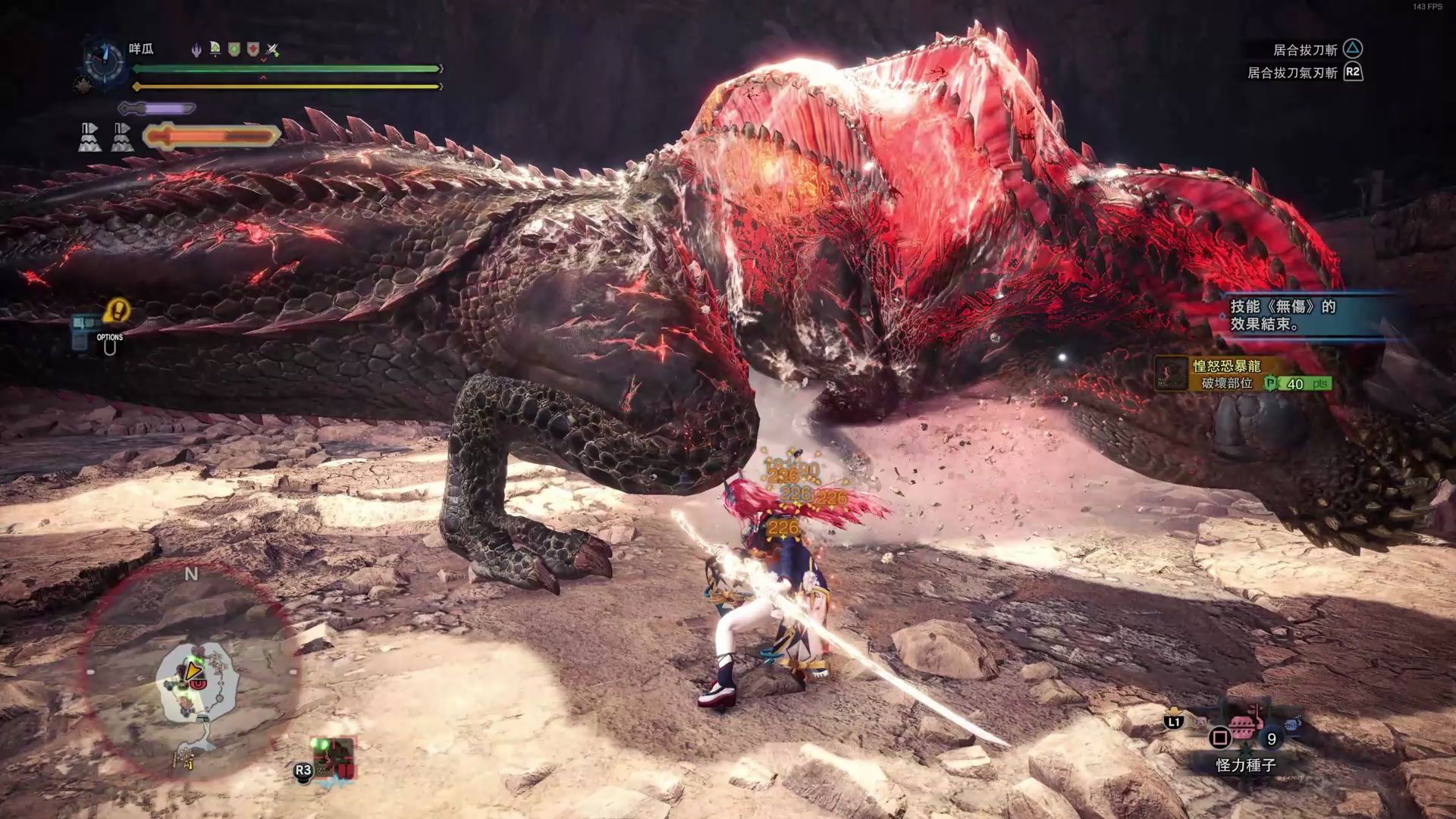The width and height of the screenshot is (1456, 819).
Task: Click the crossed swords attack-up status icon
Action: (273, 50)
